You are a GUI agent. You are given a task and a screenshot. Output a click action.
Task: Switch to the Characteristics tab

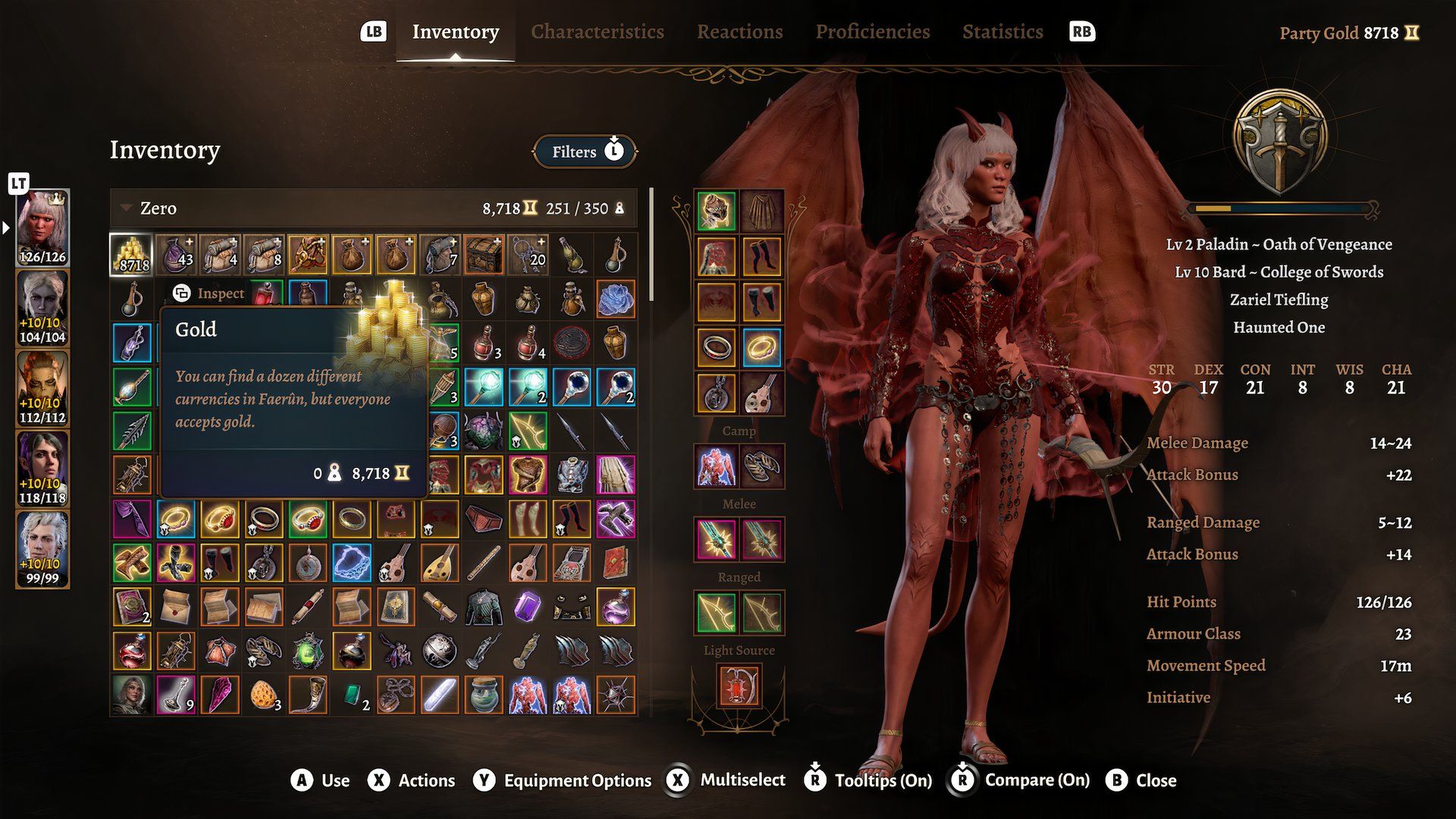(597, 32)
